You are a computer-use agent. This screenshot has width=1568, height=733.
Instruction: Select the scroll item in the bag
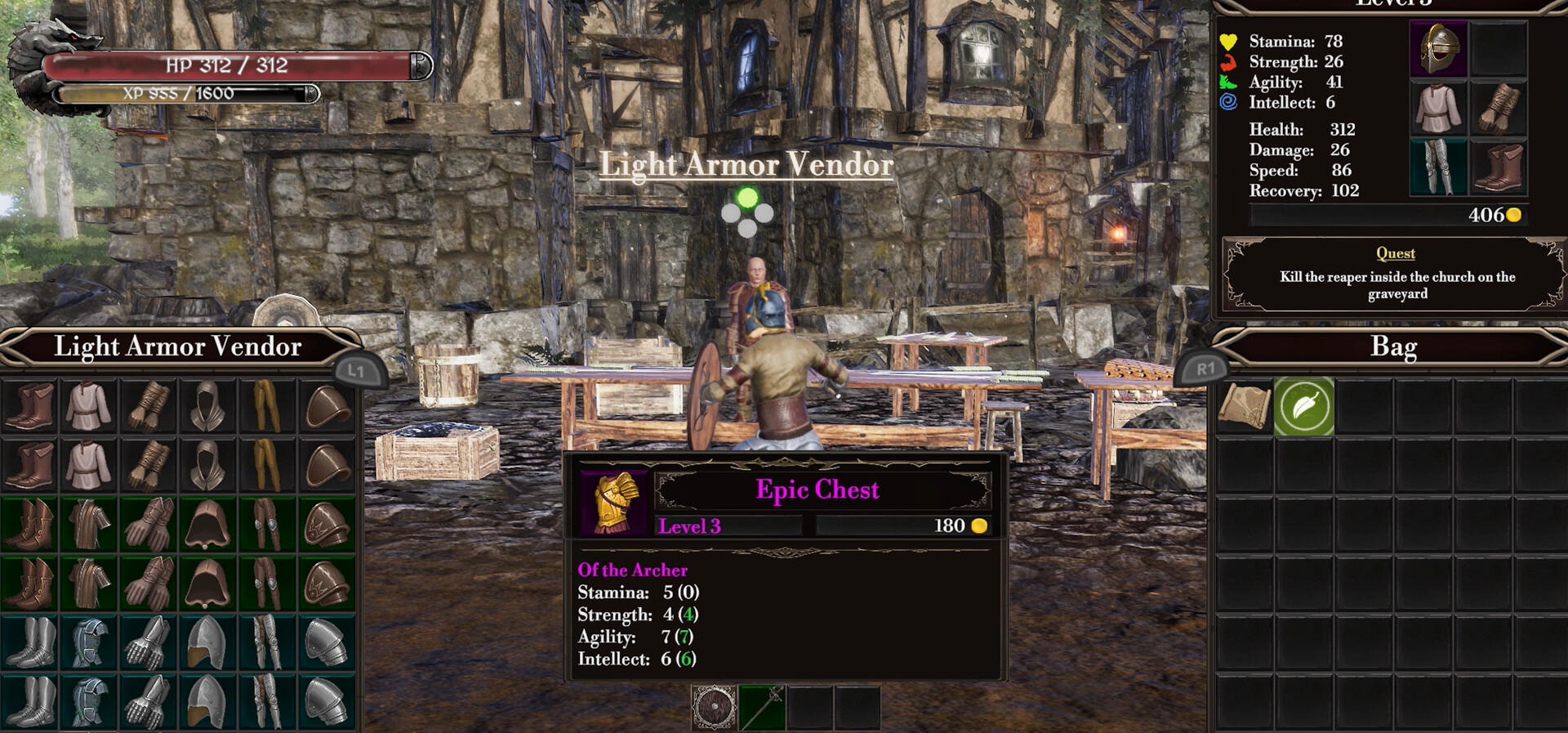pos(1244,406)
